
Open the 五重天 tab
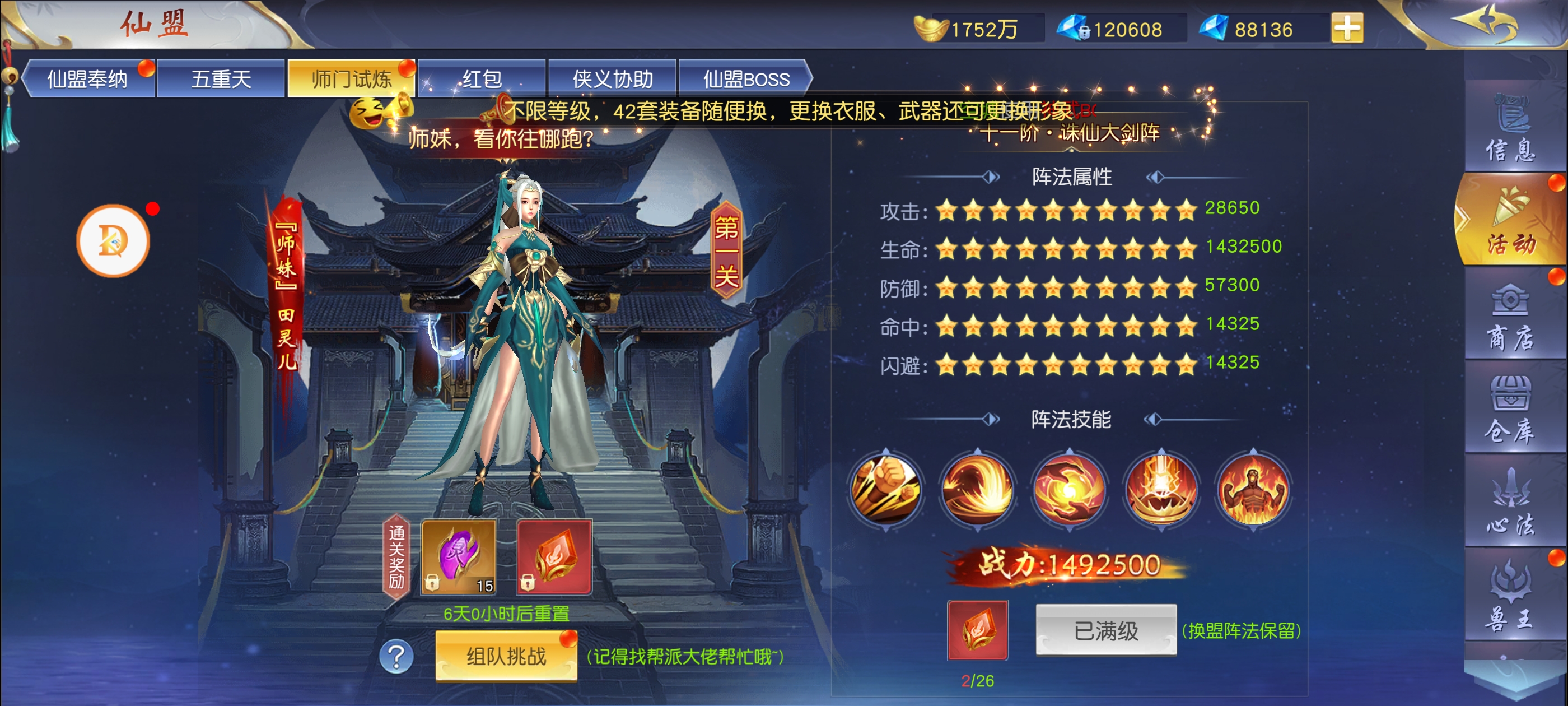click(x=221, y=78)
